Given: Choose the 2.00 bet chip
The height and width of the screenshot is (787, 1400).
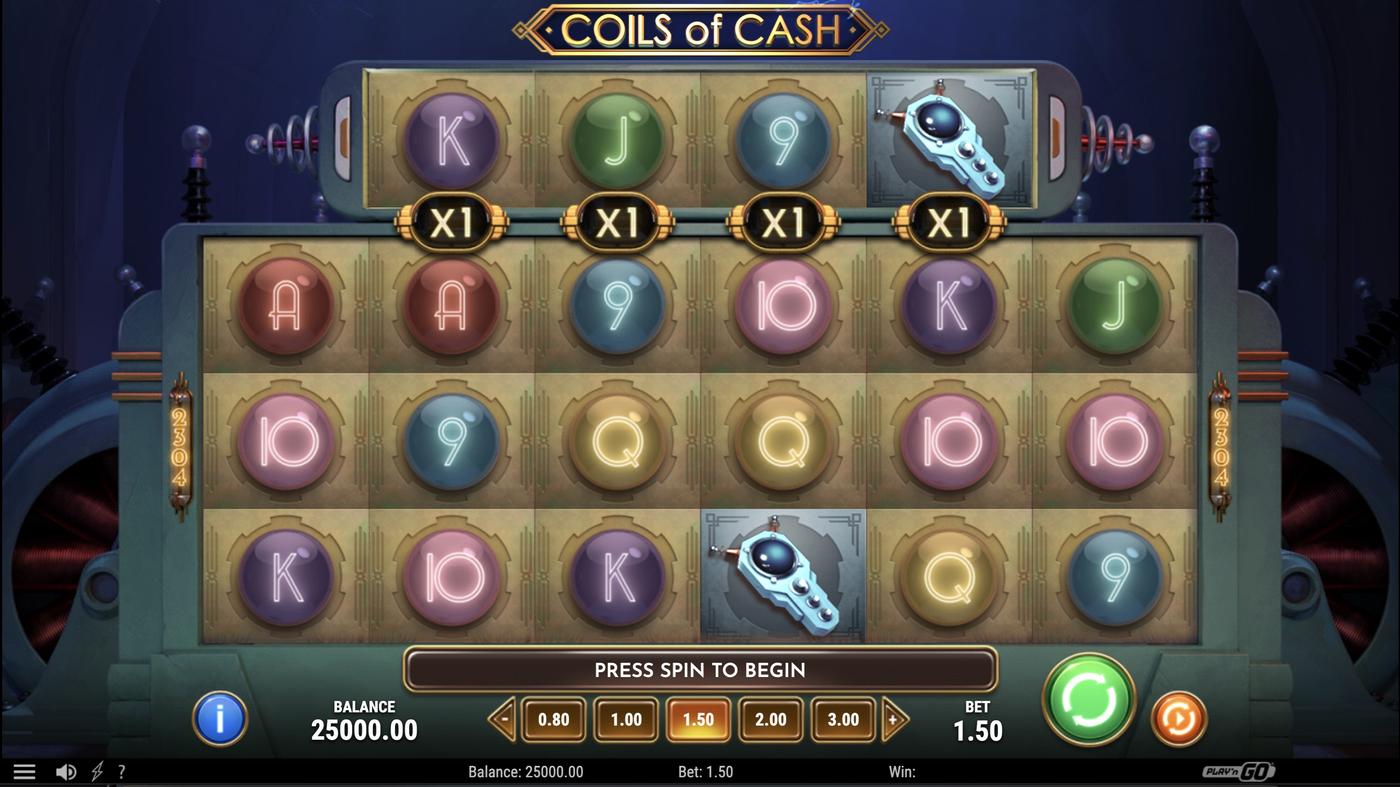Looking at the screenshot, I should point(771,717).
